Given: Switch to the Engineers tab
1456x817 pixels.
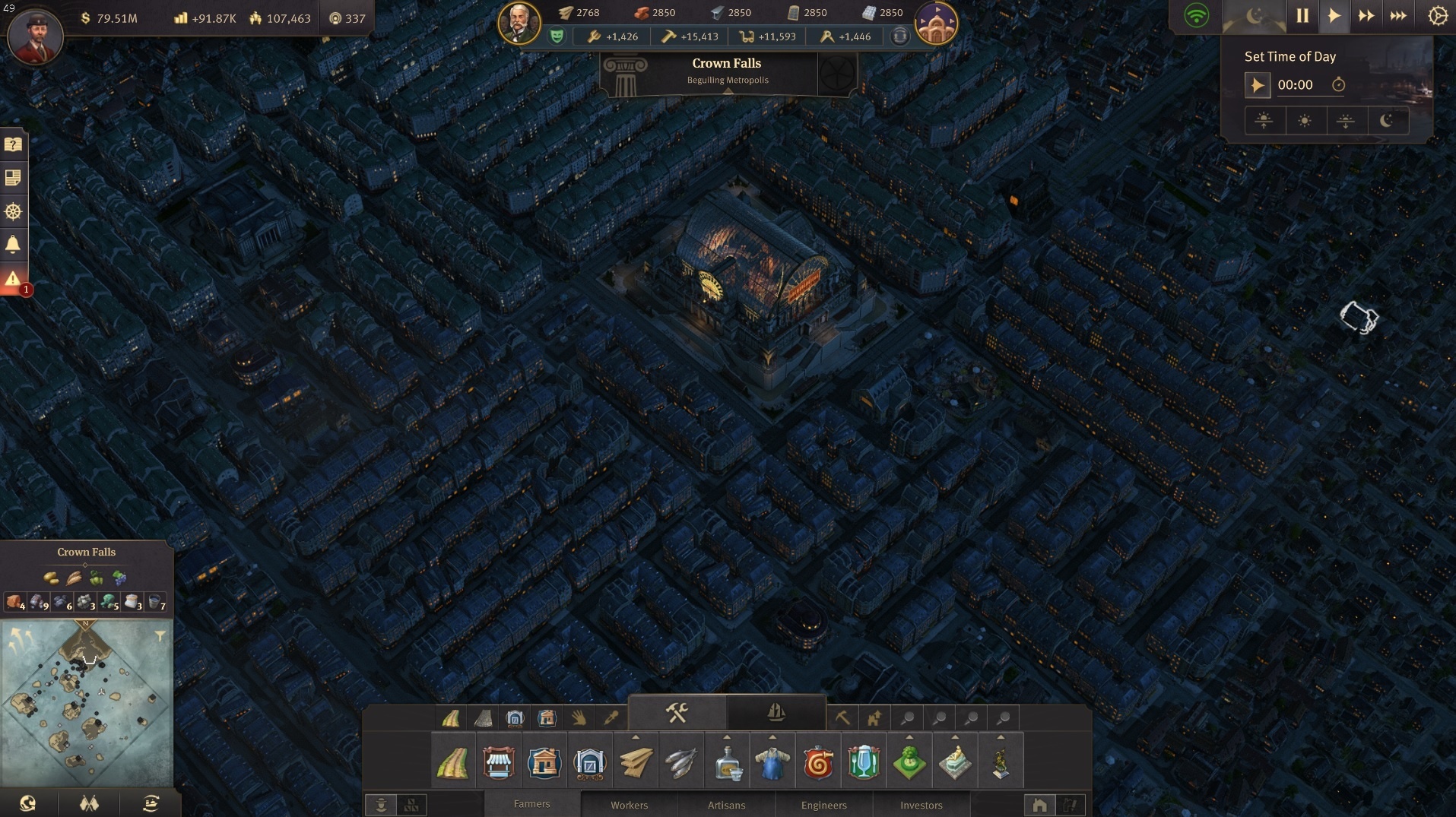Looking at the screenshot, I should pyautogui.click(x=823, y=805).
